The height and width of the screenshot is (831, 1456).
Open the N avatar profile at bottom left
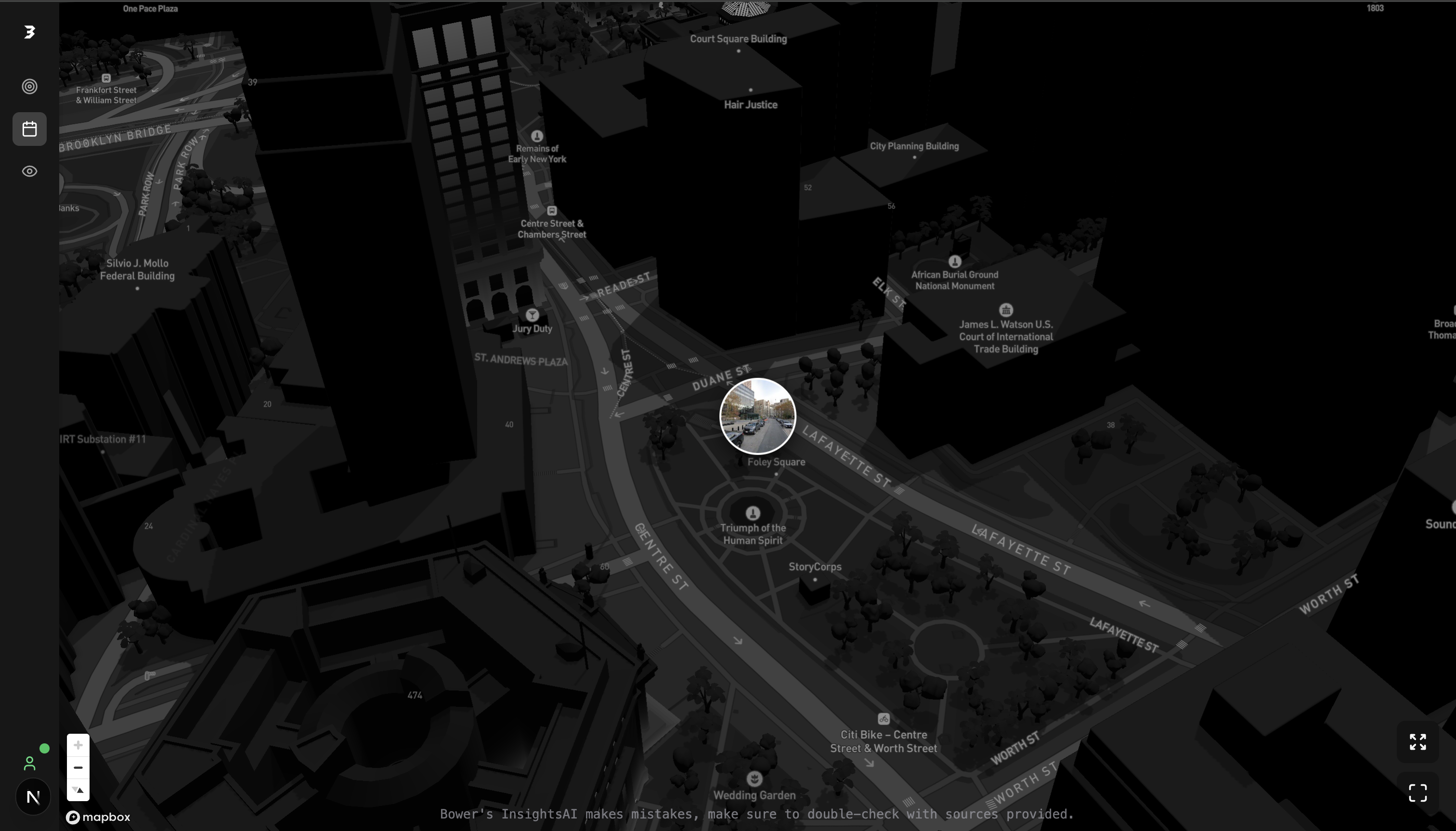point(33,796)
